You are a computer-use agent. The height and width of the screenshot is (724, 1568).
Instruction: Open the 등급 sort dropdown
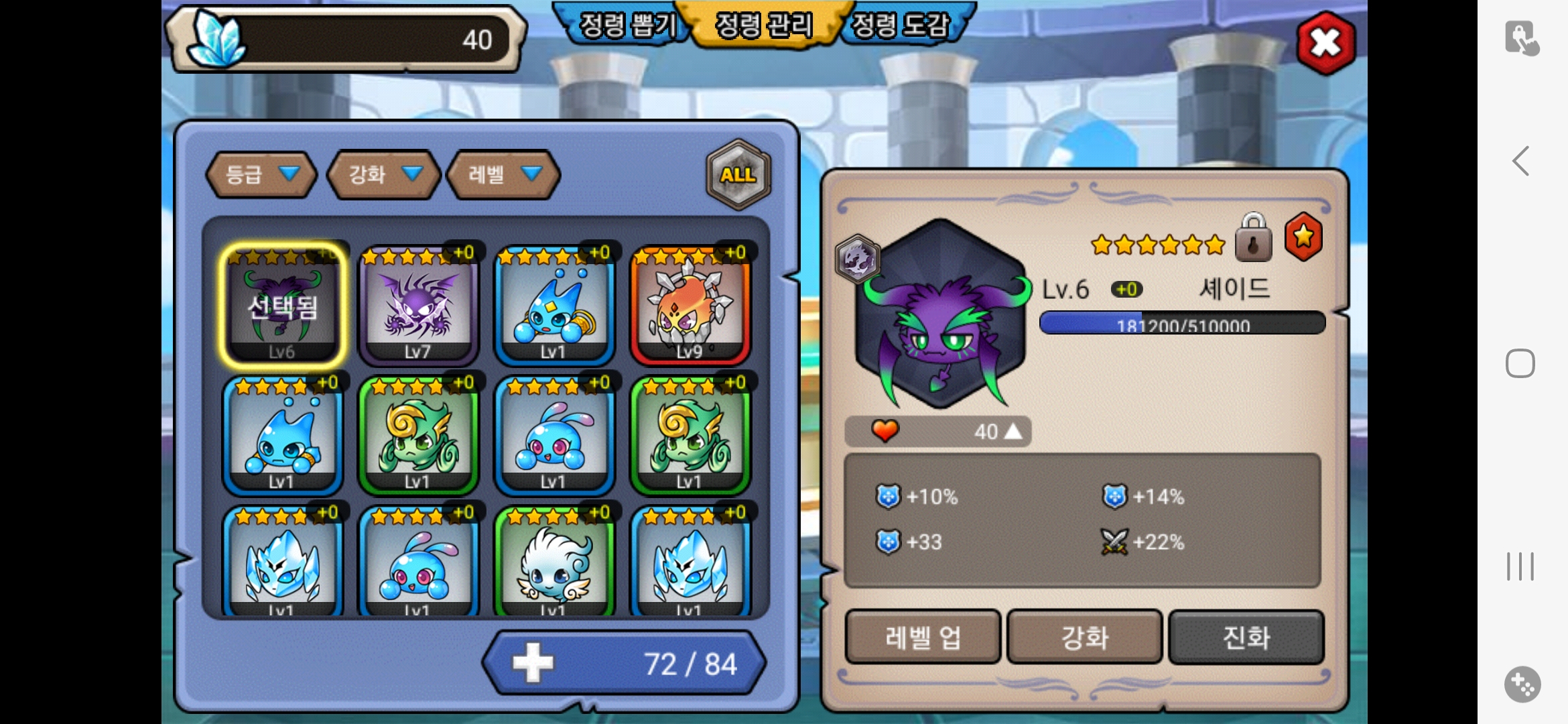(x=261, y=175)
